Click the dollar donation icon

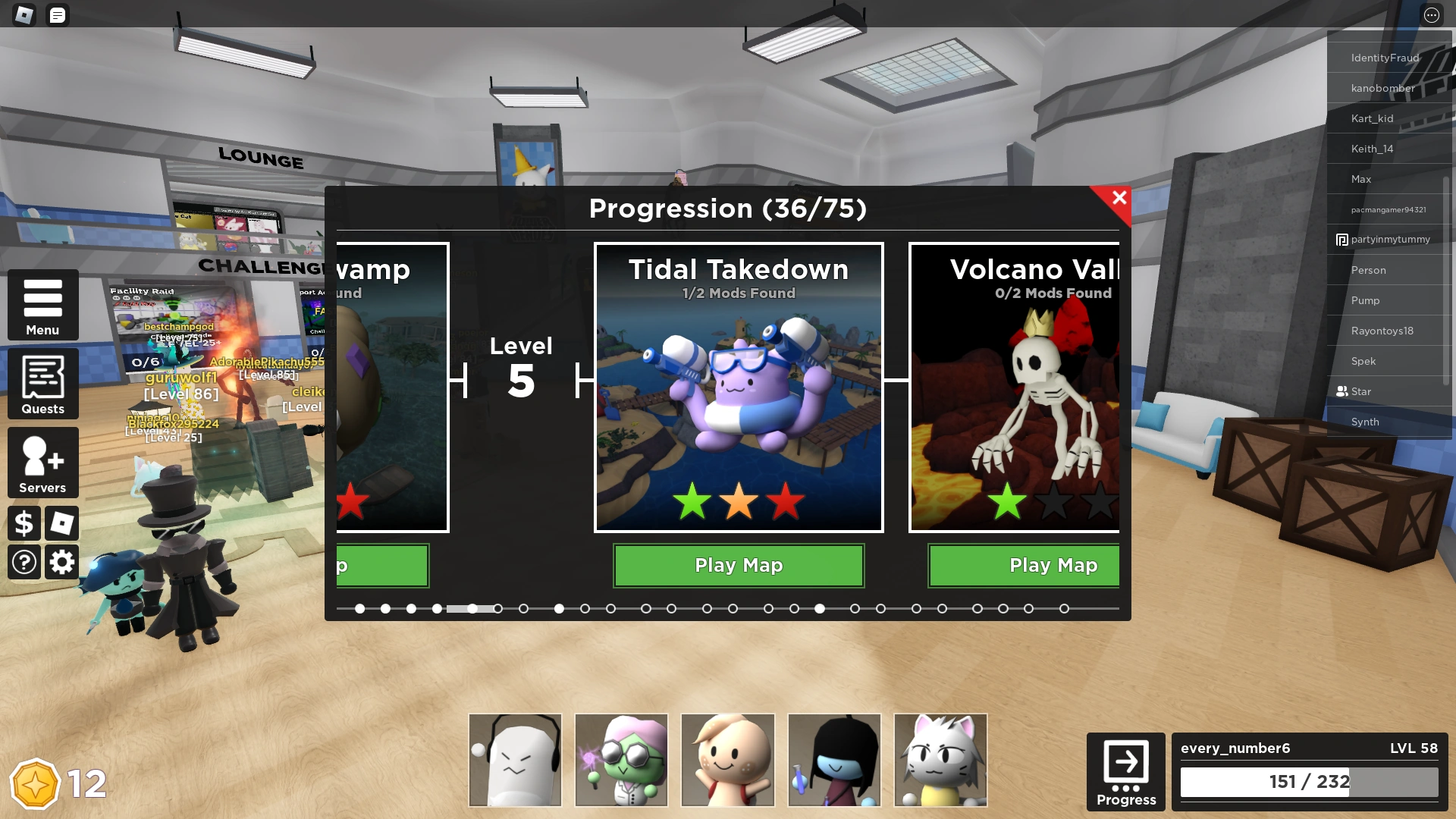pyautogui.click(x=24, y=523)
